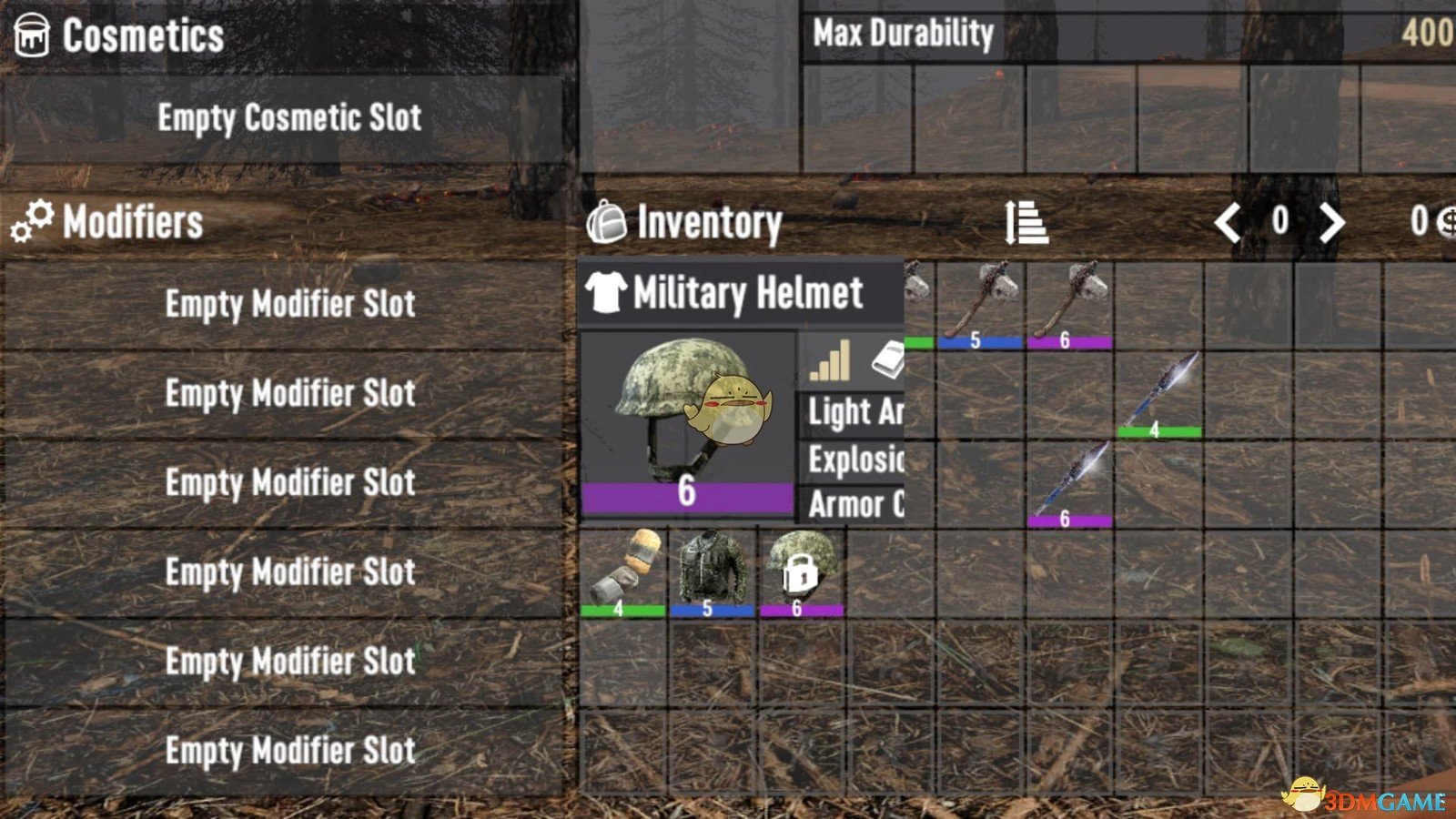Open the first Empty Modifier Slot
Screen dimensions: 1456x819
pos(289,305)
